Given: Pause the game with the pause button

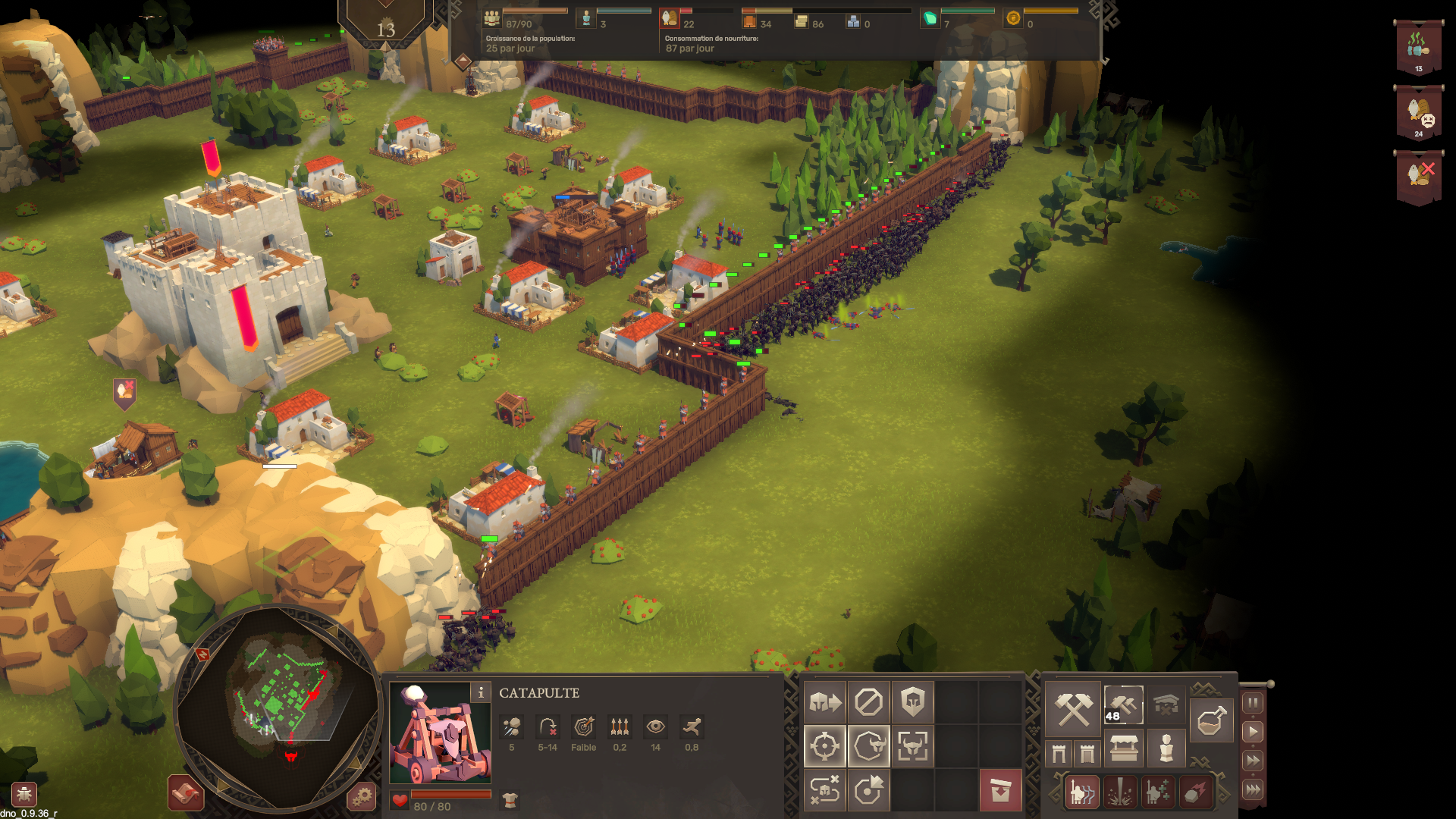Looking at the screenshot, I should tap(1253, 703).
